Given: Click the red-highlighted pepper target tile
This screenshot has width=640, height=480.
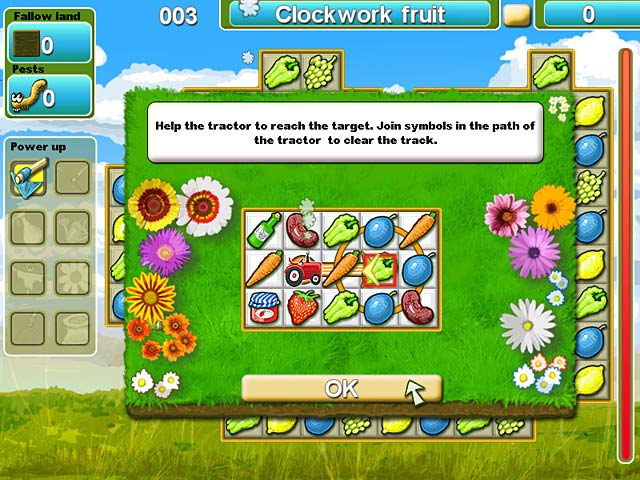Looking at the screenshot, I should (380, 269).
